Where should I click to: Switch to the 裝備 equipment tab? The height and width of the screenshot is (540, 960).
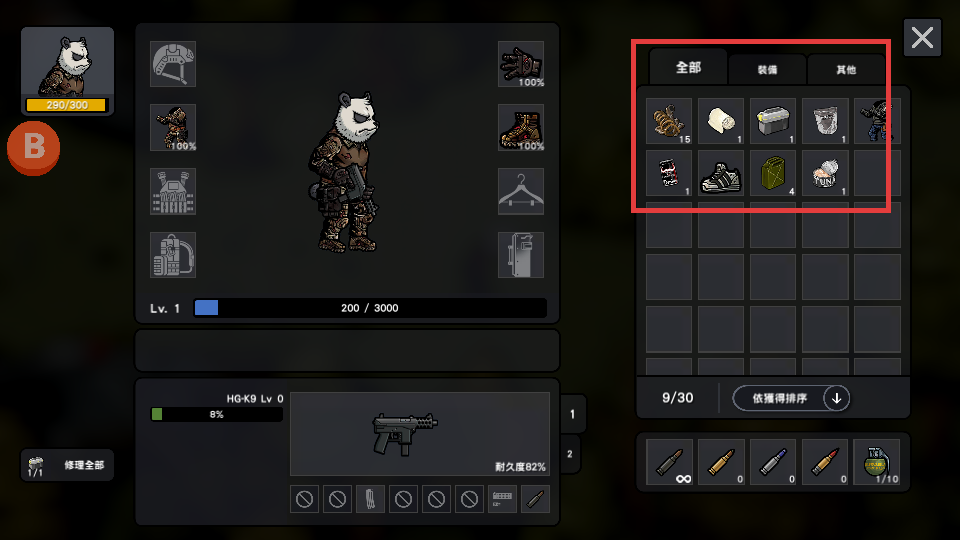767,70
